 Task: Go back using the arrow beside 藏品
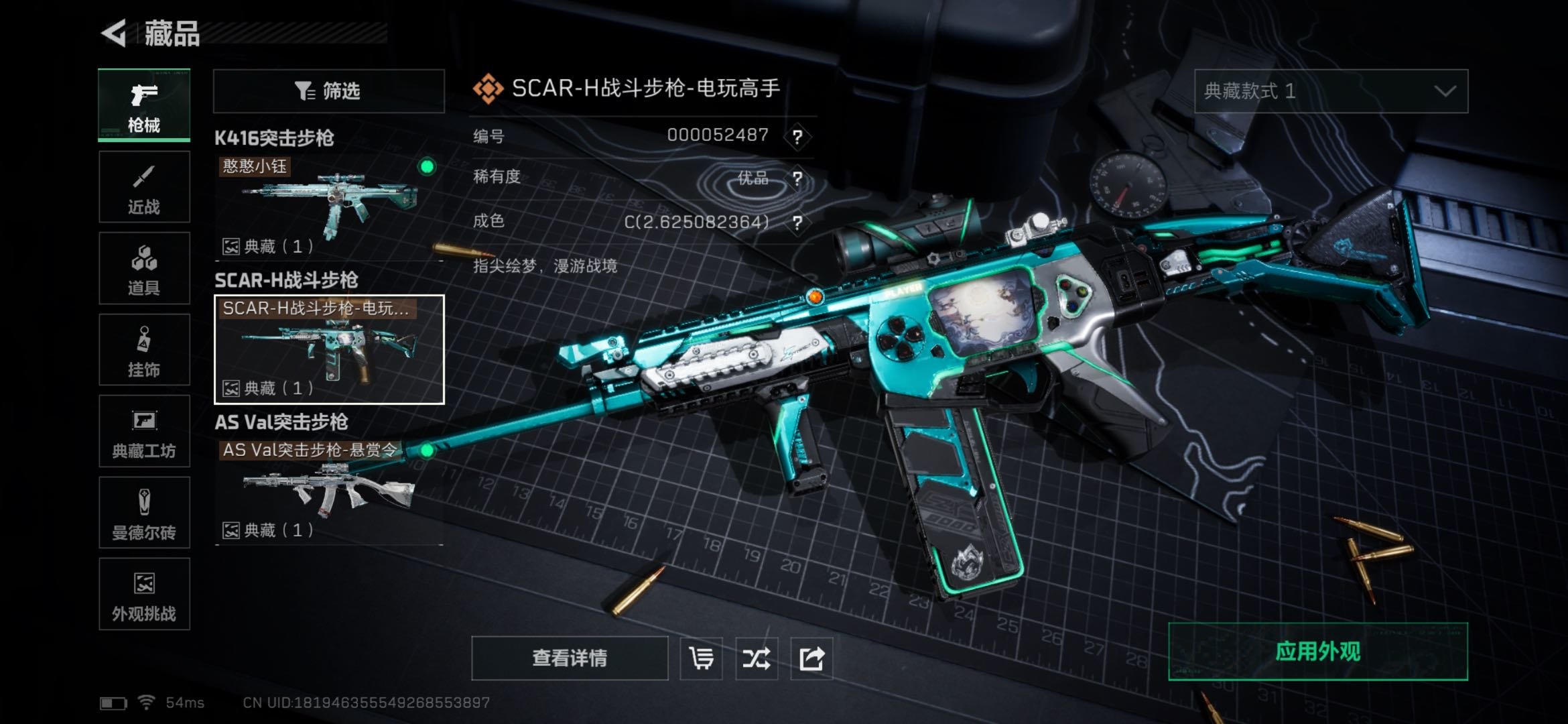[115, 33]
